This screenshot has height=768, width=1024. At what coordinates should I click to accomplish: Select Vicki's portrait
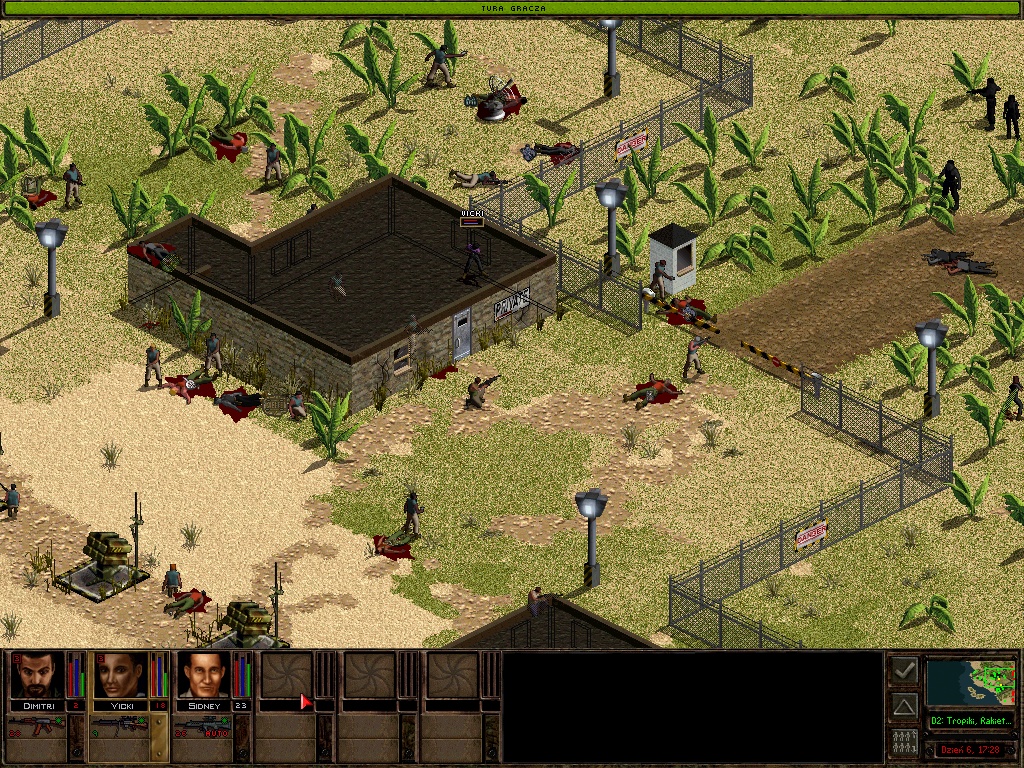[x=121, y=675]
